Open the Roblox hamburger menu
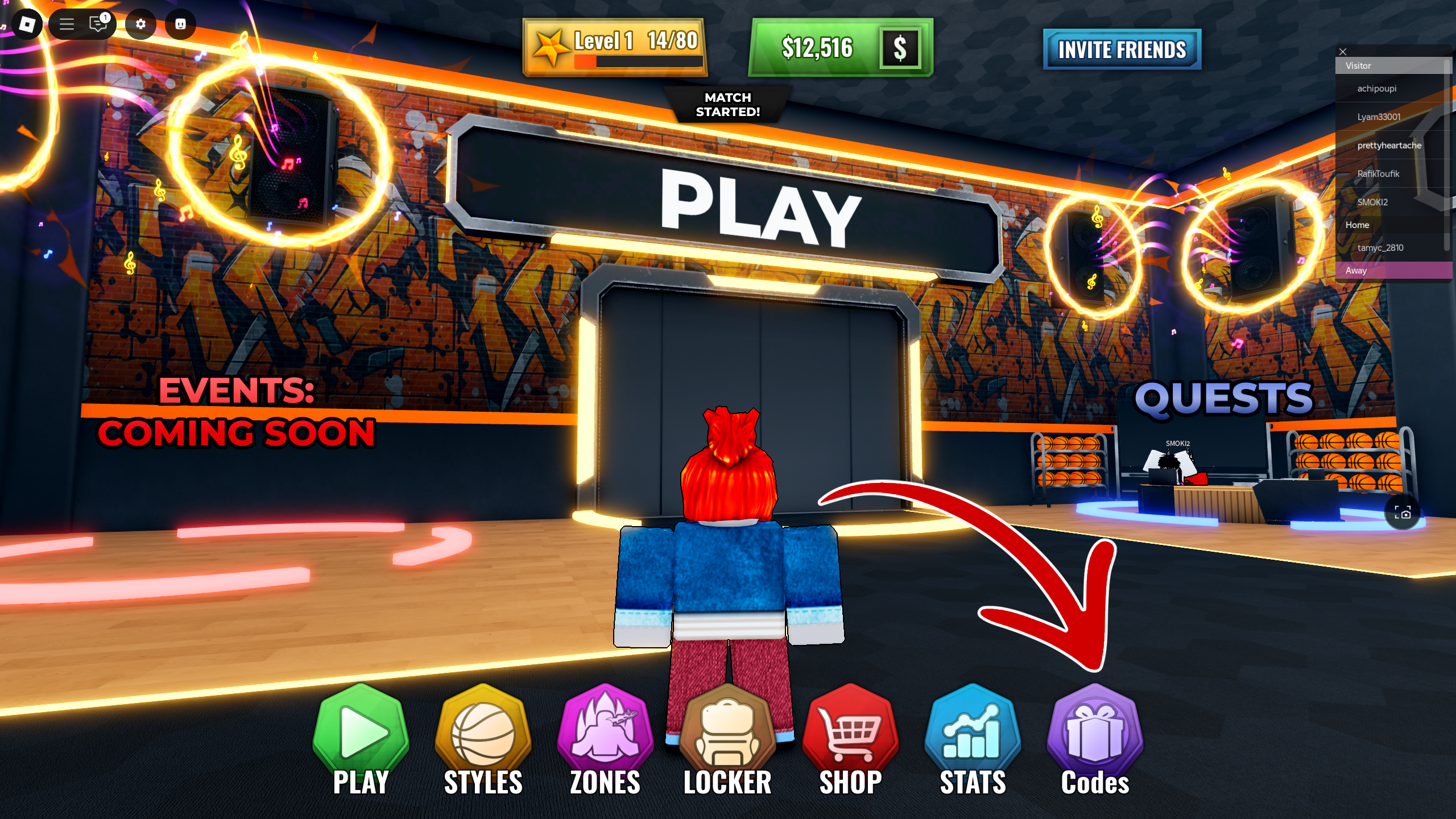This screenshot has height=819, width=1456. click(x=66, y=24)
